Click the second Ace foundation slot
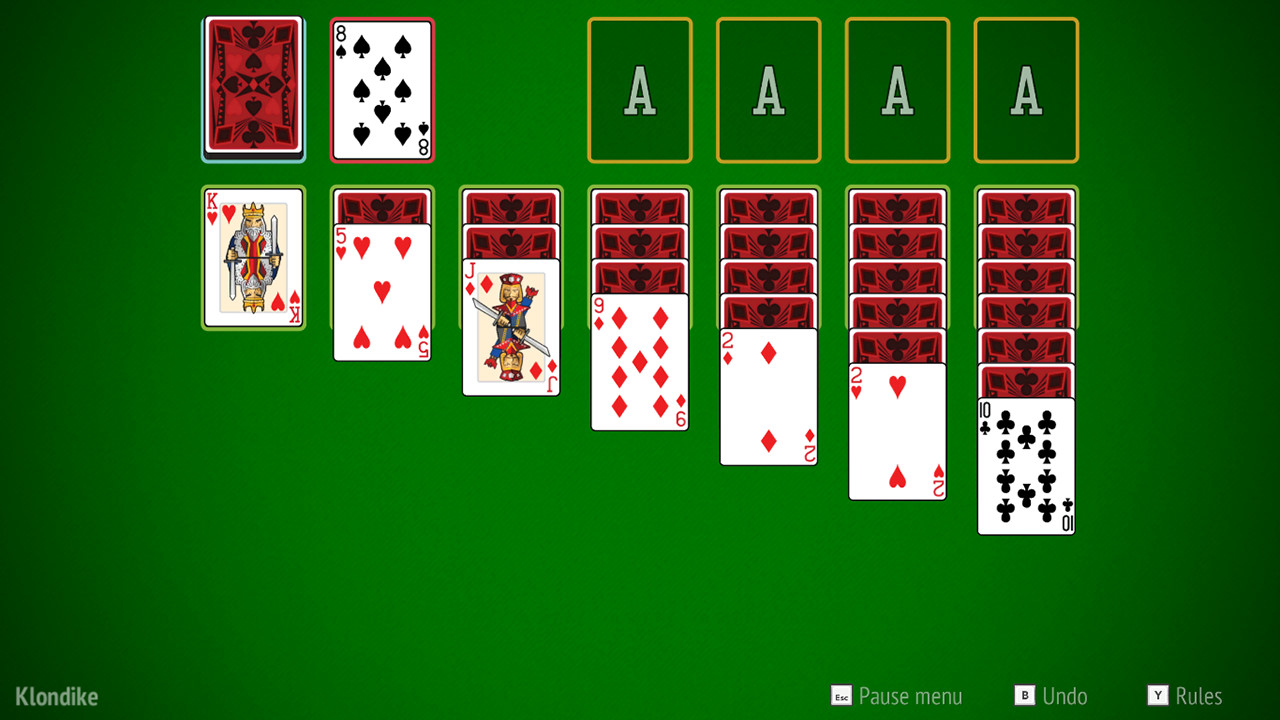Image resolution: width=1280 pixels, height=720 pixels. pos(768,88)
